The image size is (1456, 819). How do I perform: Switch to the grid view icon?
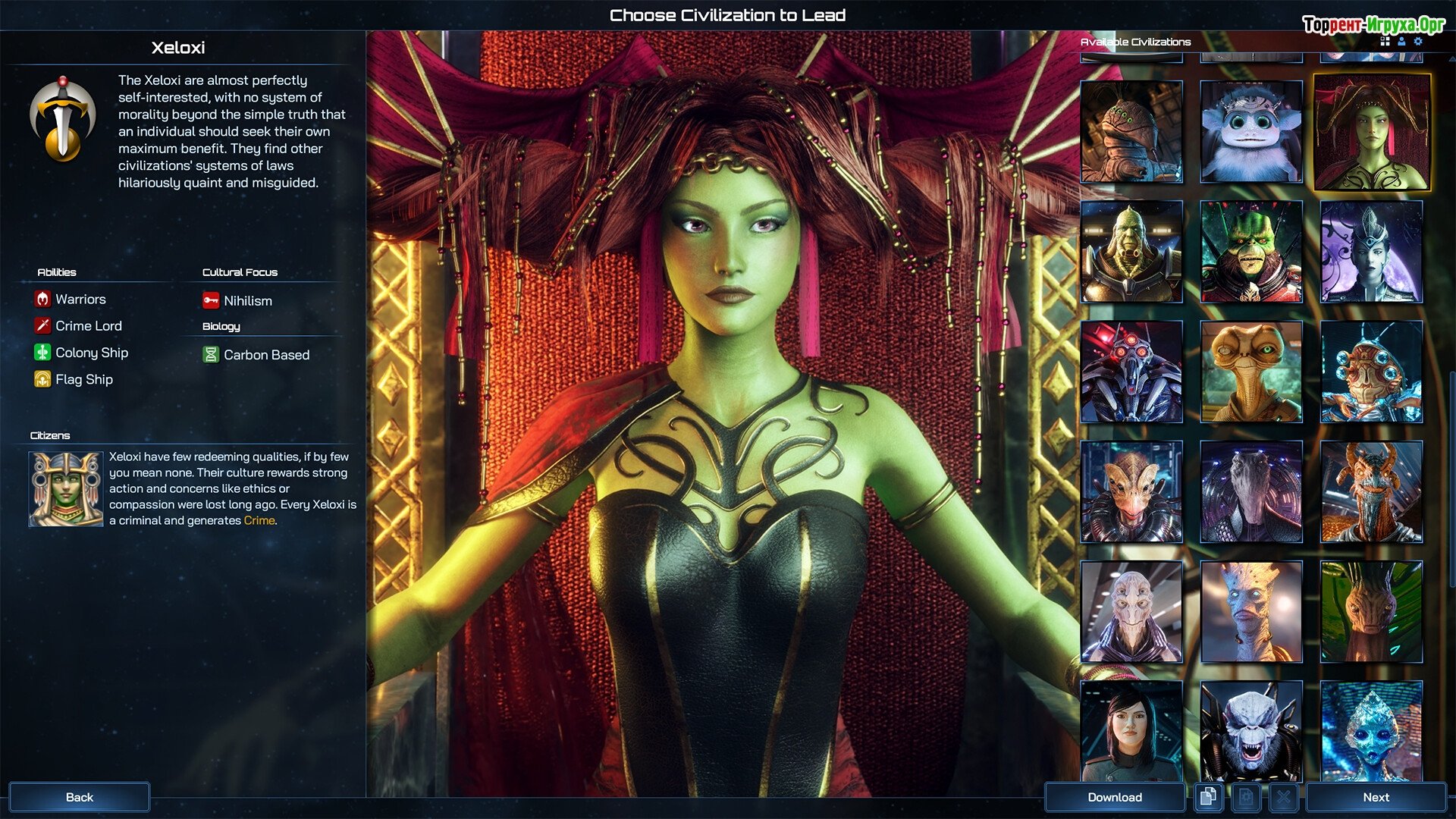tap(1385, 42)
